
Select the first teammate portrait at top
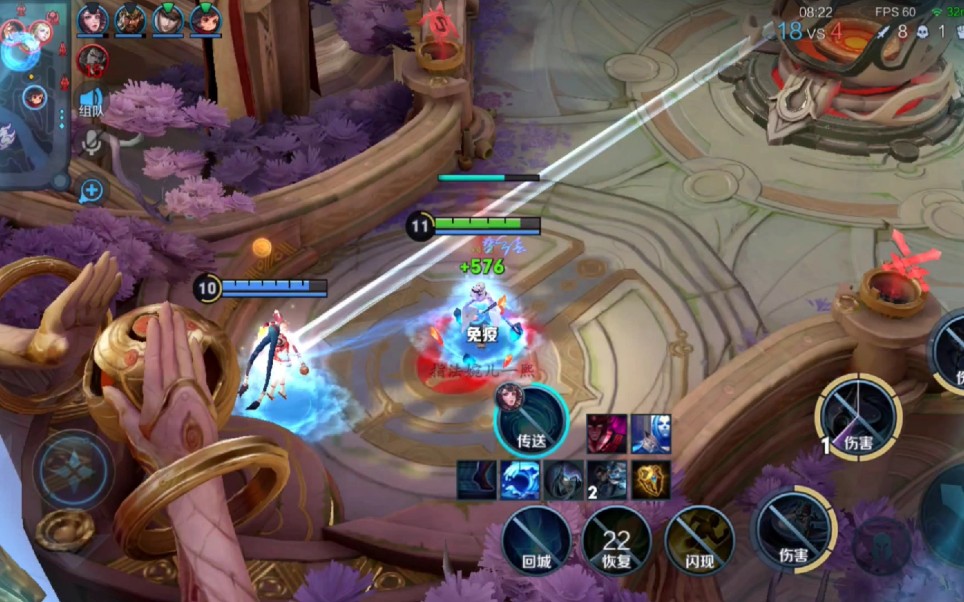92,20
